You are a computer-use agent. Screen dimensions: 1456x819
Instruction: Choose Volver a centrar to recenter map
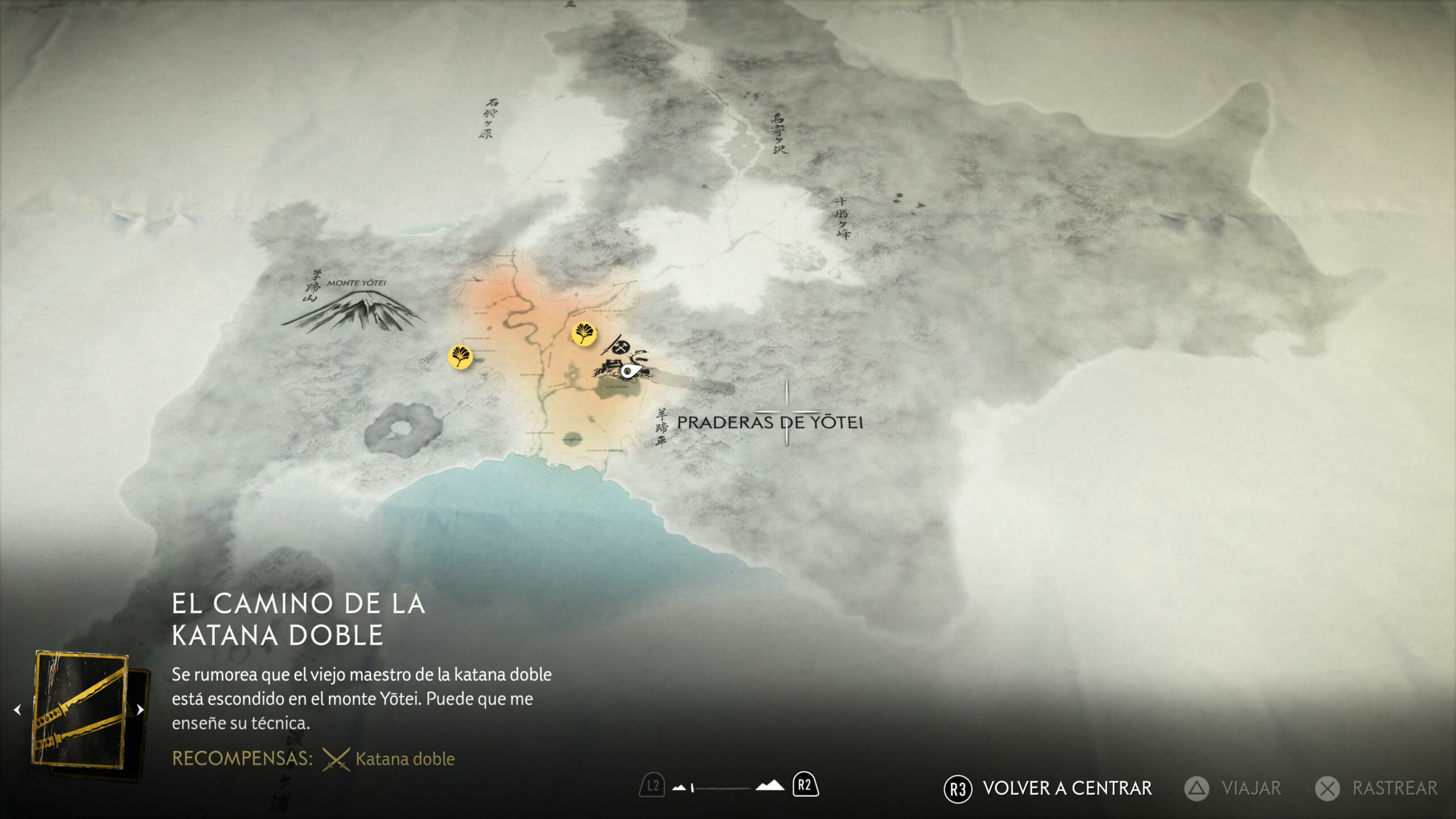(1048, 788)
